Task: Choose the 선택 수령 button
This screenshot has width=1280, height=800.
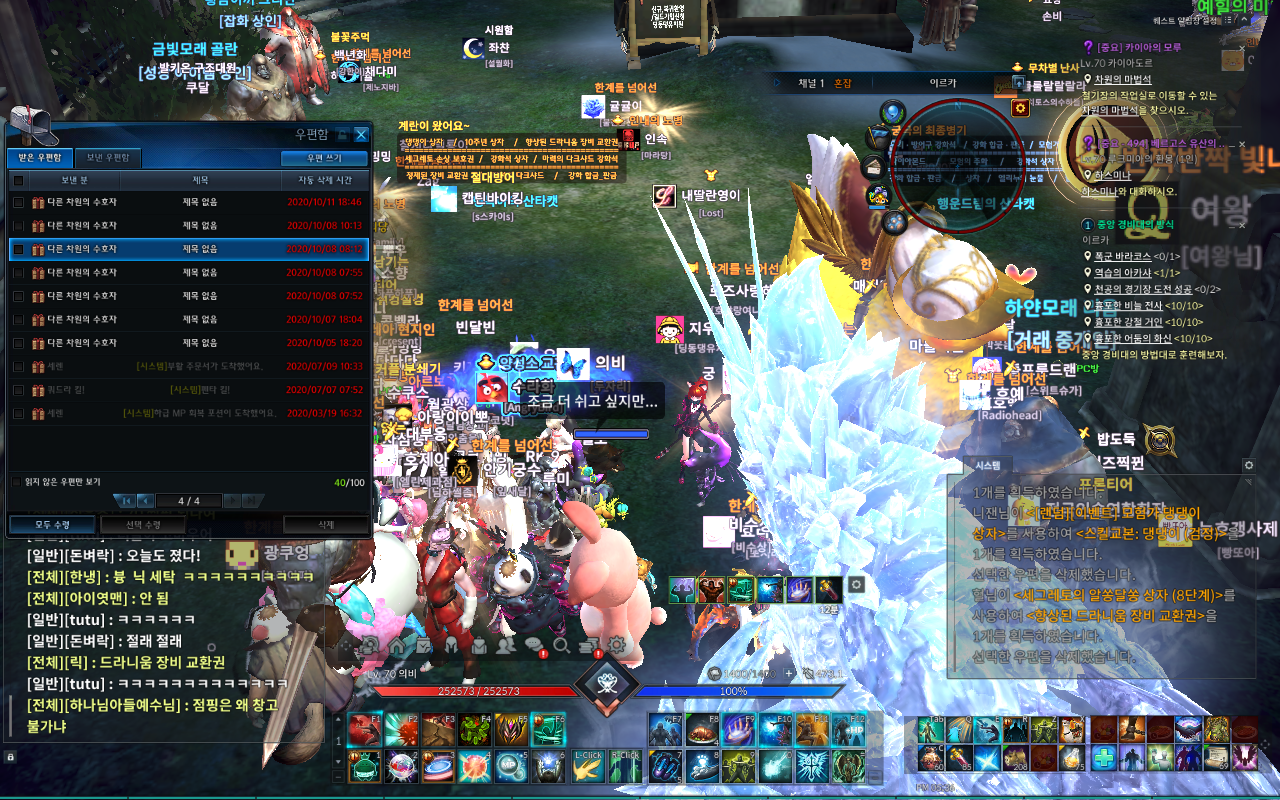Action: coord(143,524)
